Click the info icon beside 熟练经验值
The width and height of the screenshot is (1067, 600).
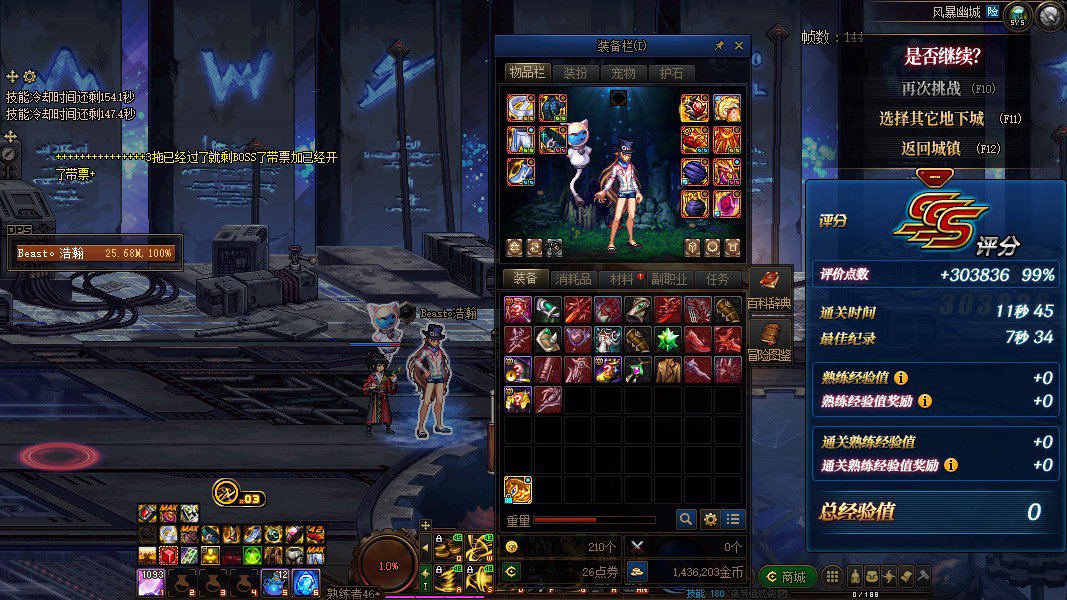pos(901,378)
